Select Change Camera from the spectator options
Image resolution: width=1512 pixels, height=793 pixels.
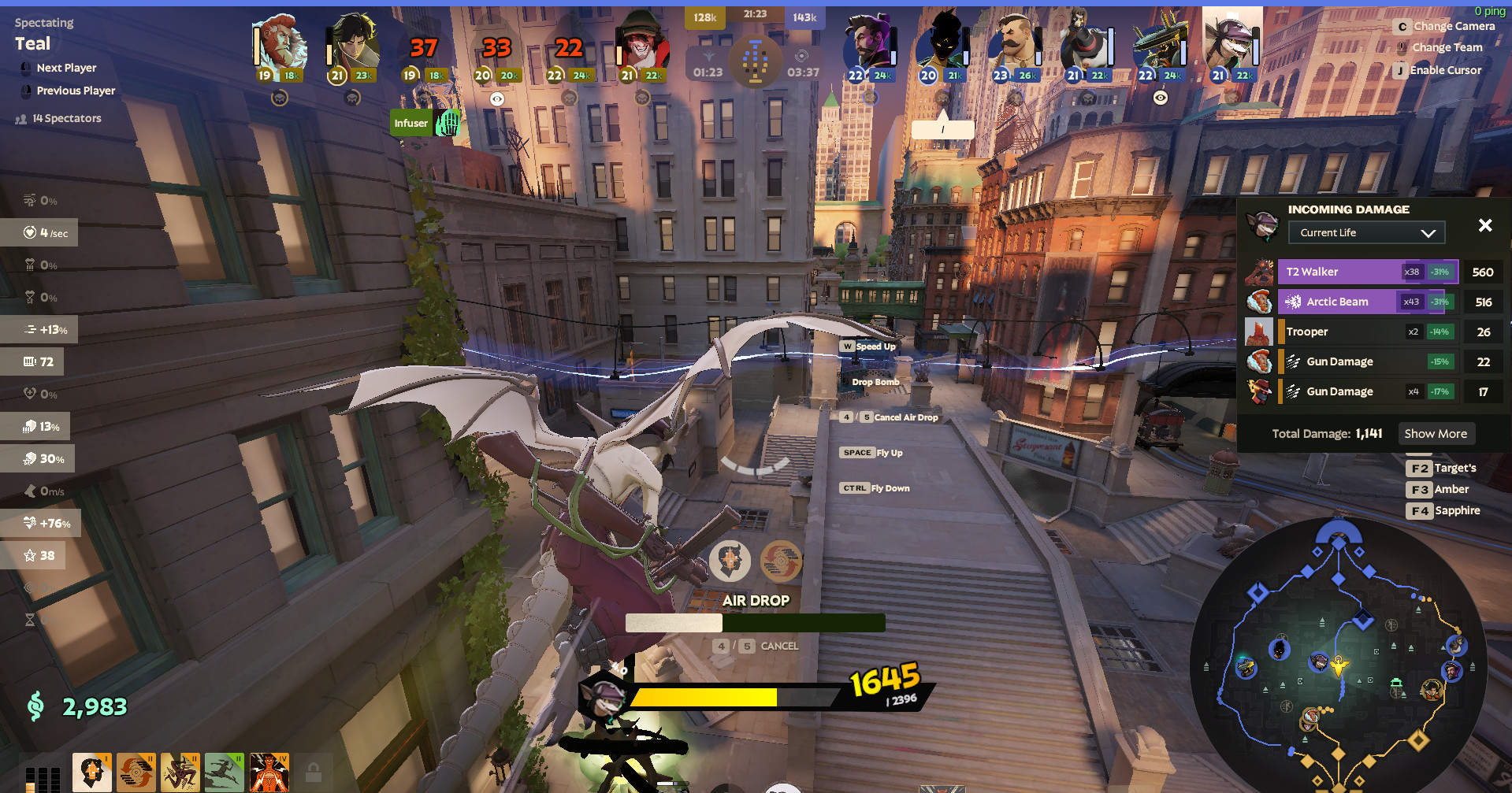coord(1454,26)
